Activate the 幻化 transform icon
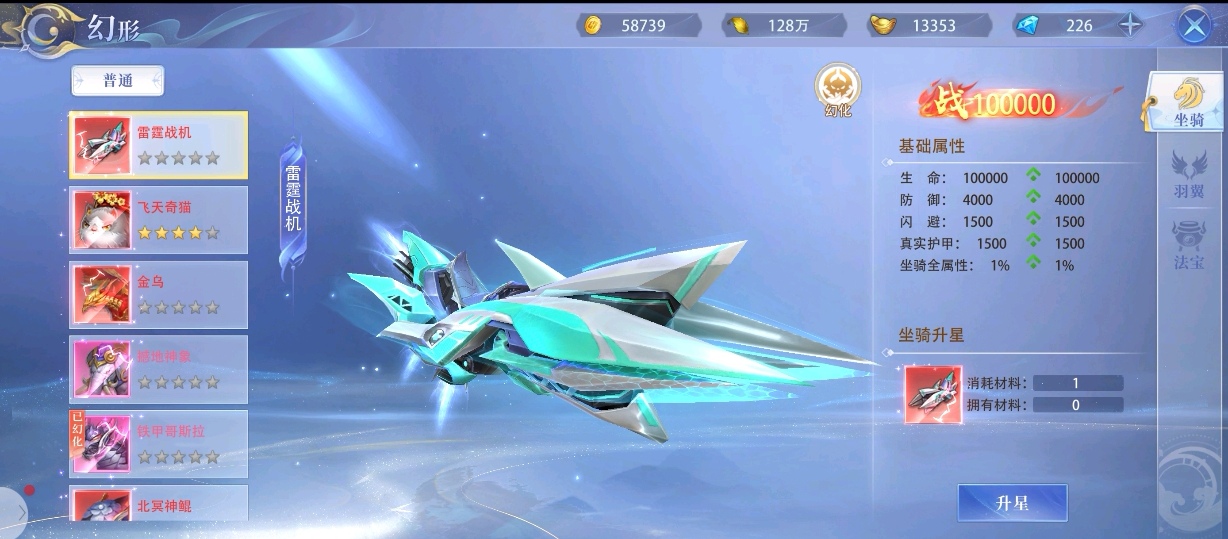This screenshot has height=539, width=1228. coord(836,90)
